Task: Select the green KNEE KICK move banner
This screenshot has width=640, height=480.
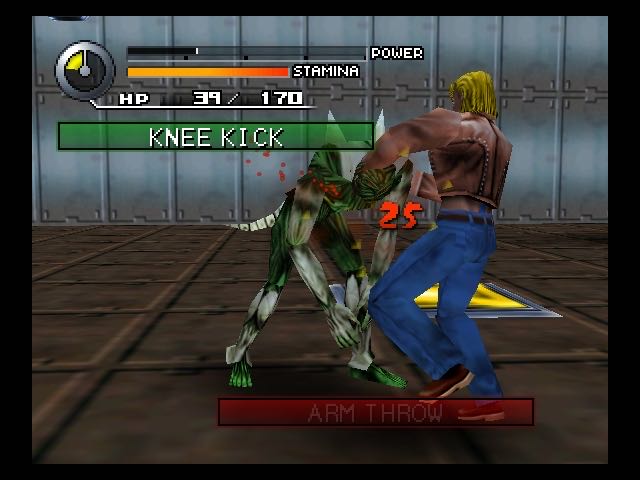Action: pyautogui.click(x=215, y=136)
